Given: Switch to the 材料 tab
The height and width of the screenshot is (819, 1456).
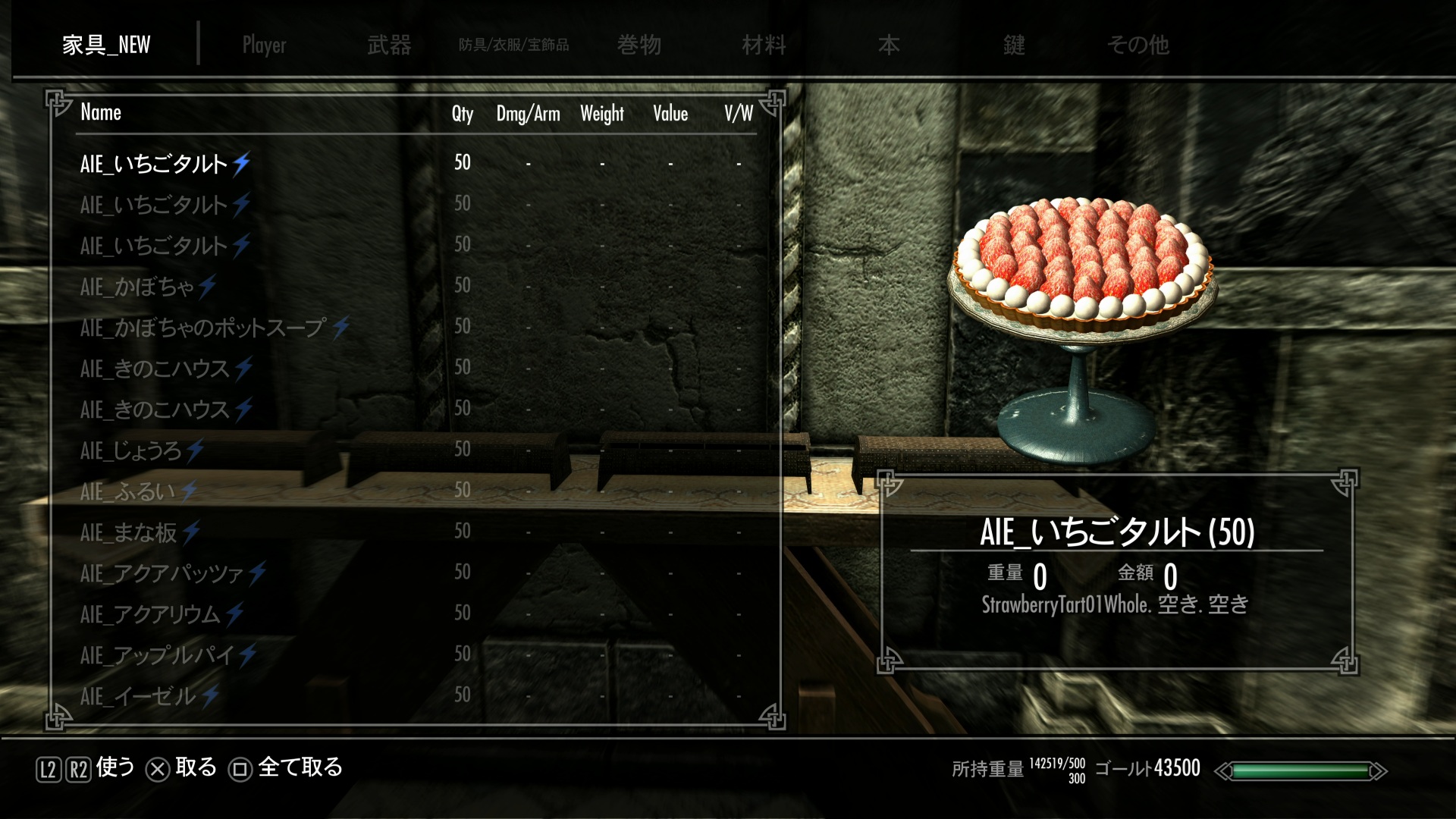Looking at the screenshot, I should 764,45.
